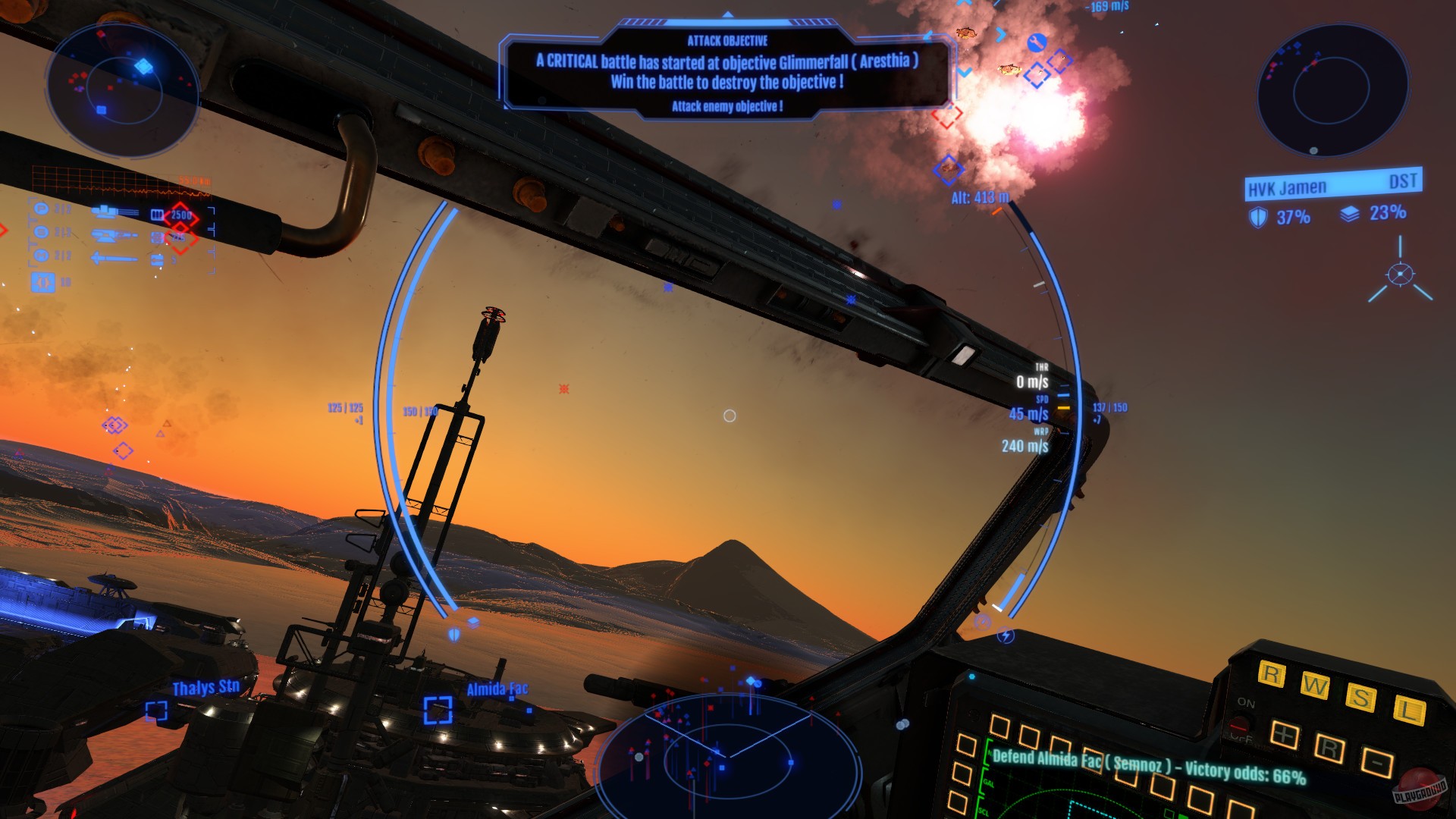Click the battery ammo icon beside 2500
Viewport: 1456px width, 819px height.
pos(157,213)
